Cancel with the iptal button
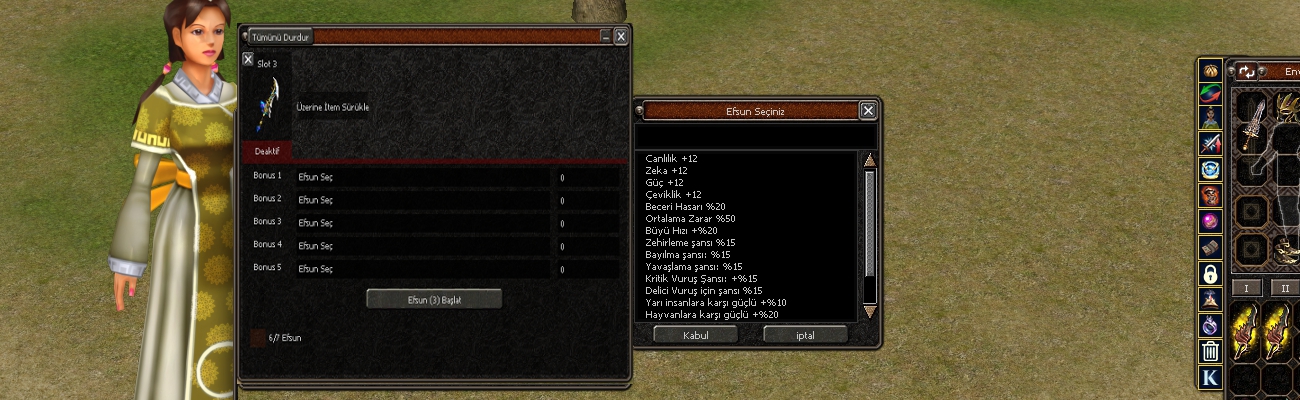Image resolution: width=1300 pixels, height=400 pixels. pos(805,335)
